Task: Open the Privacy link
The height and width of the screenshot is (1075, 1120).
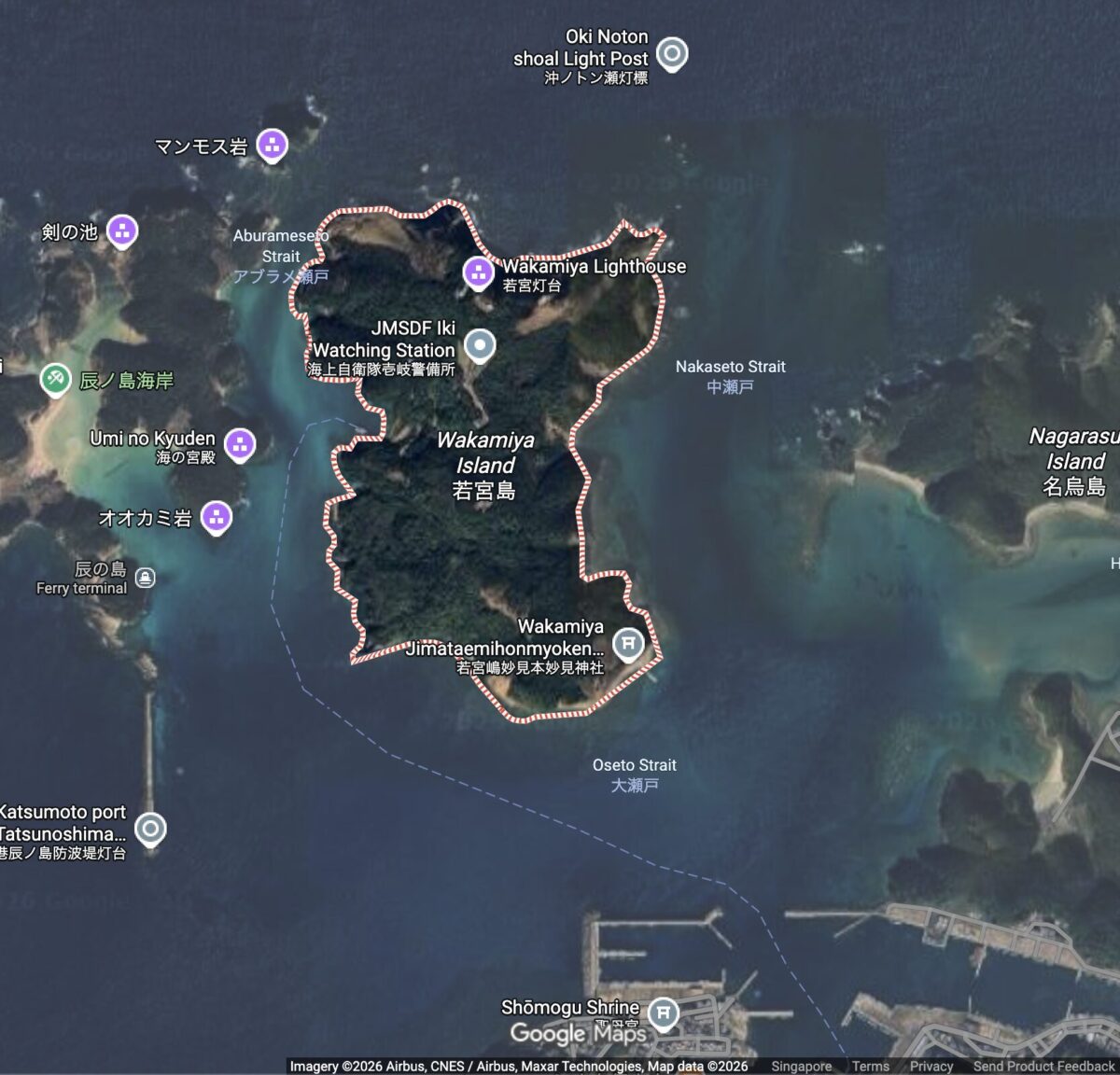Action: click(931, 1066)
